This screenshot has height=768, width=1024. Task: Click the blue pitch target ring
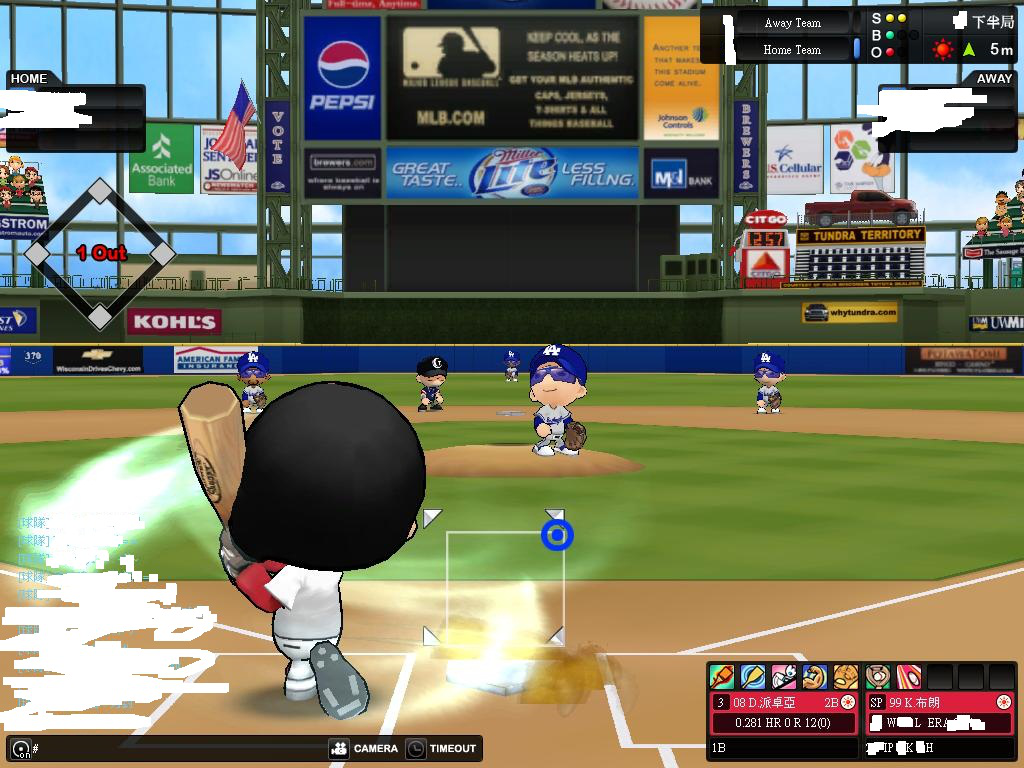click(x=557, y=536)
